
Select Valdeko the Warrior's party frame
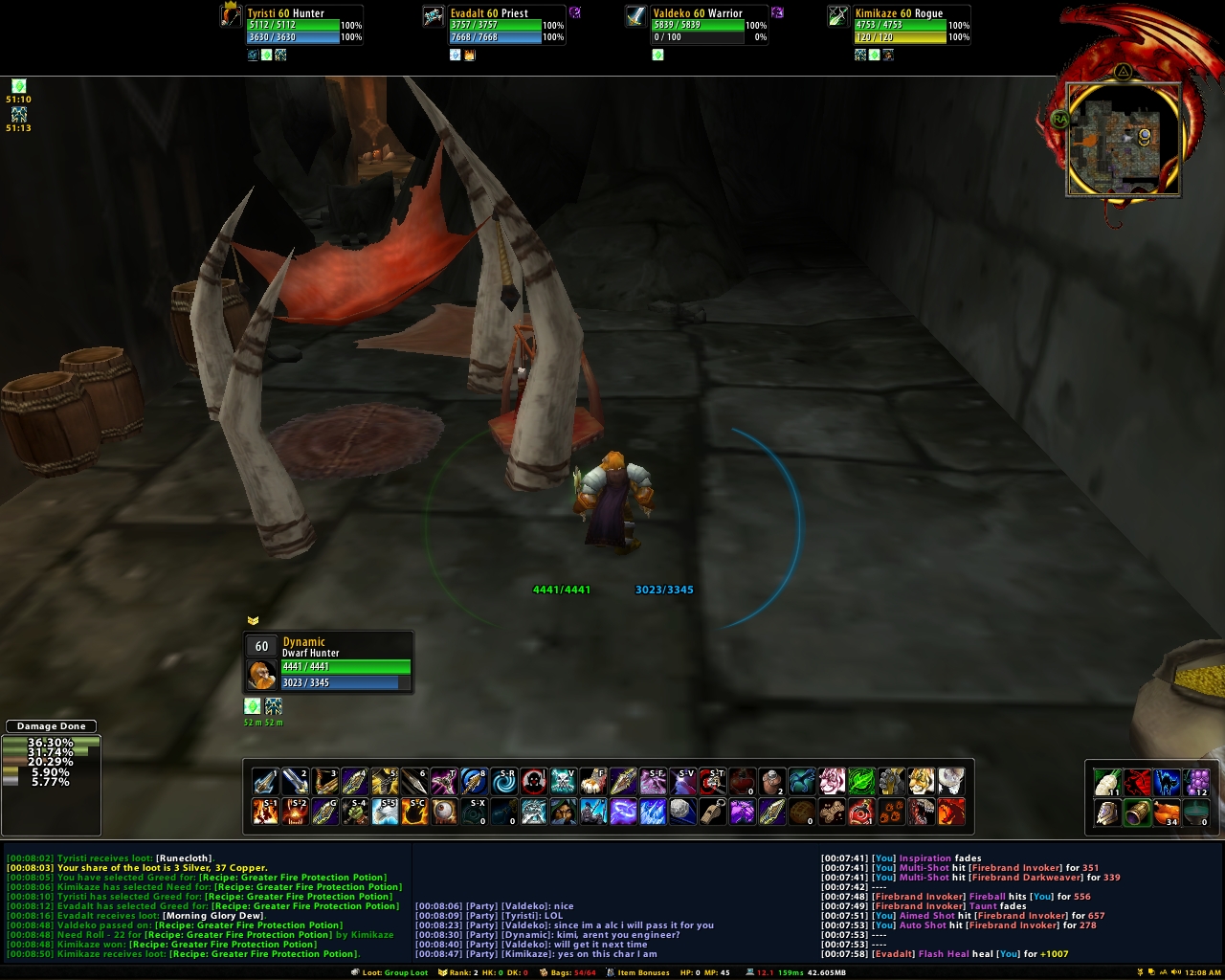698,26
